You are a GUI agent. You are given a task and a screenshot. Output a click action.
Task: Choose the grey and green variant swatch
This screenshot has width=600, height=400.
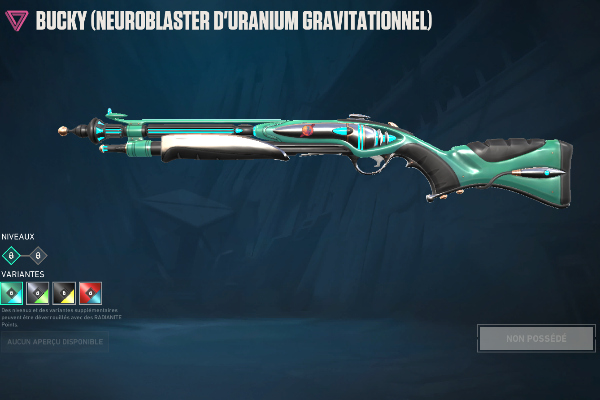coord(38,293)
